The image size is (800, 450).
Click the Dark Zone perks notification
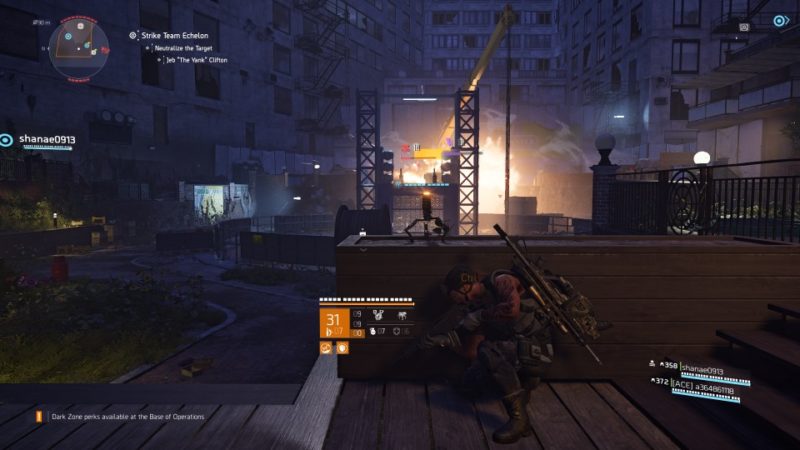coord(118,416)
